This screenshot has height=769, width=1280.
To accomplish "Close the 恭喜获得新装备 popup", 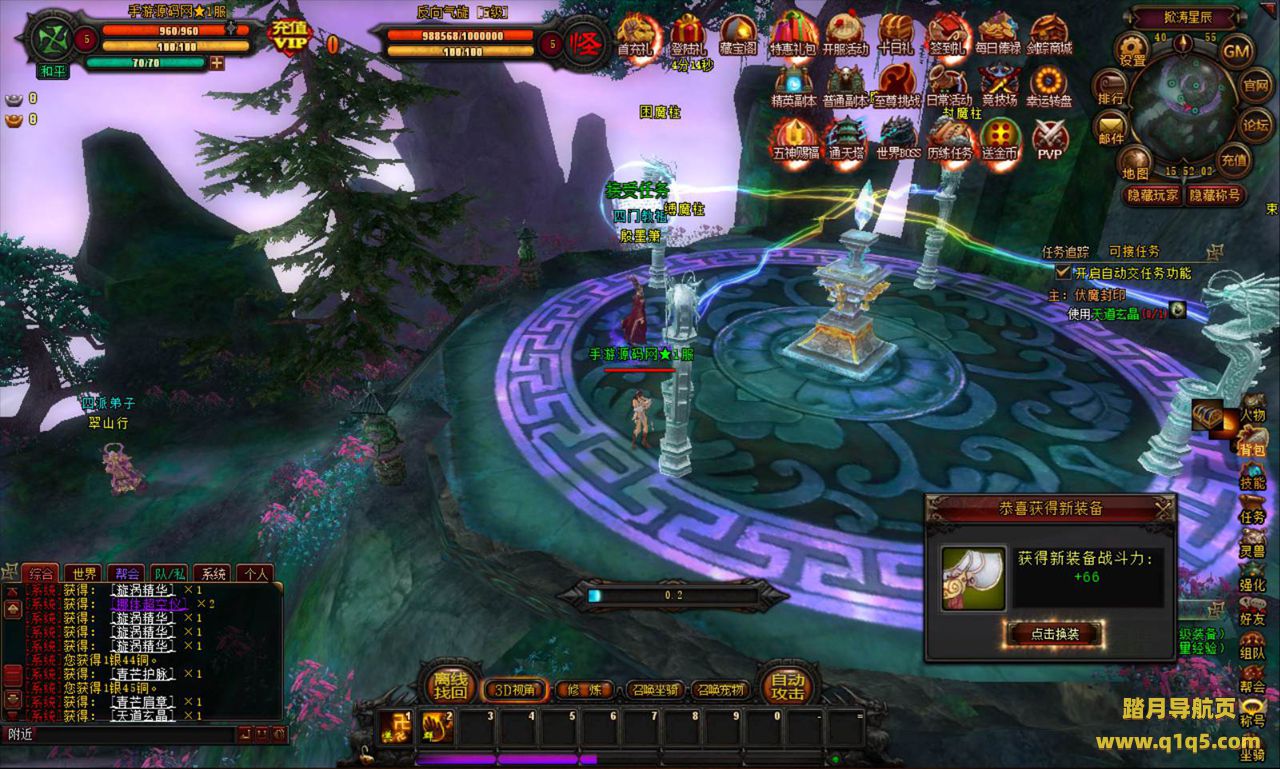I will coord(1163,509).
